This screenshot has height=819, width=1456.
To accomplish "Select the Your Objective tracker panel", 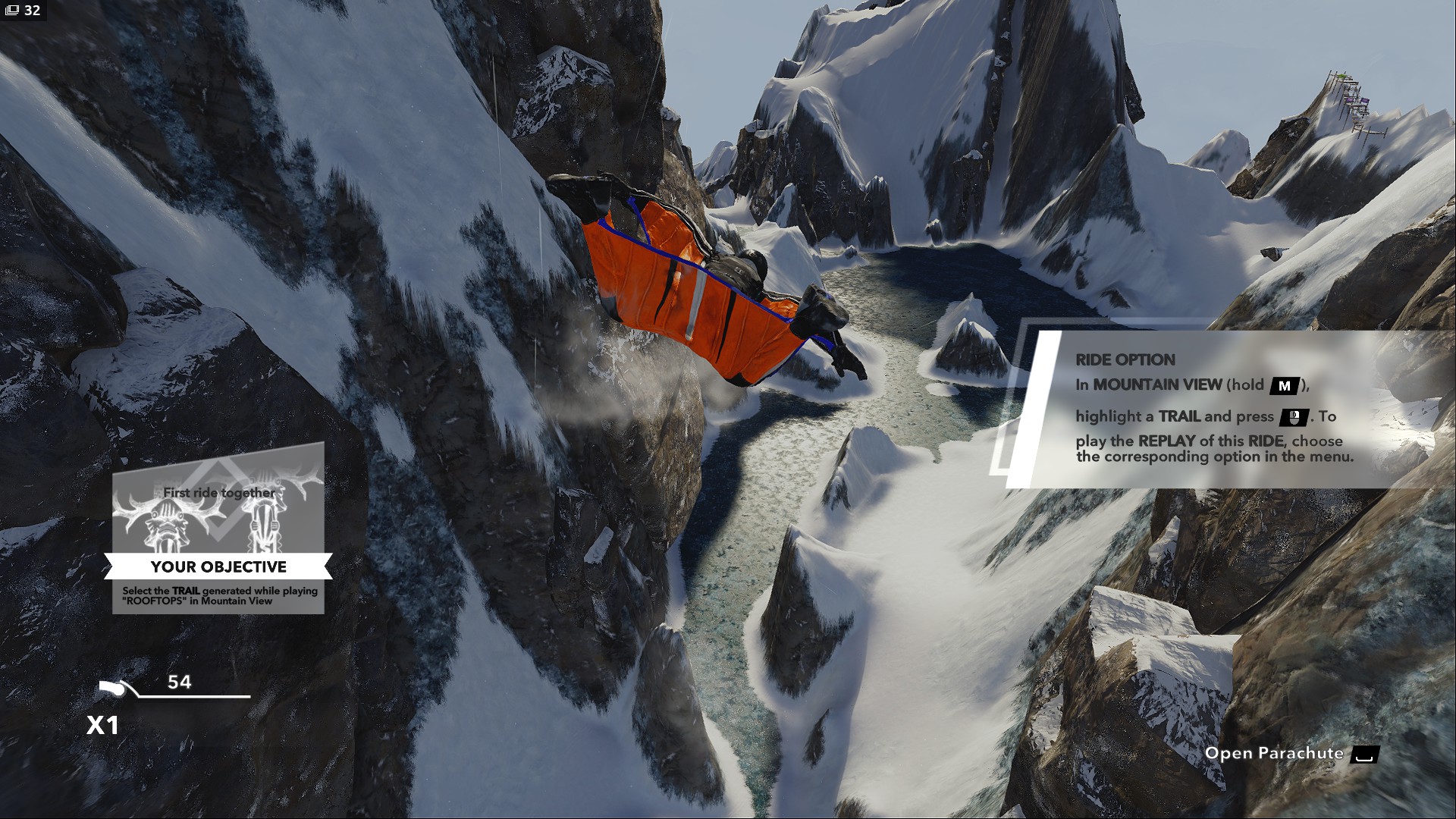I will [218, 531].
